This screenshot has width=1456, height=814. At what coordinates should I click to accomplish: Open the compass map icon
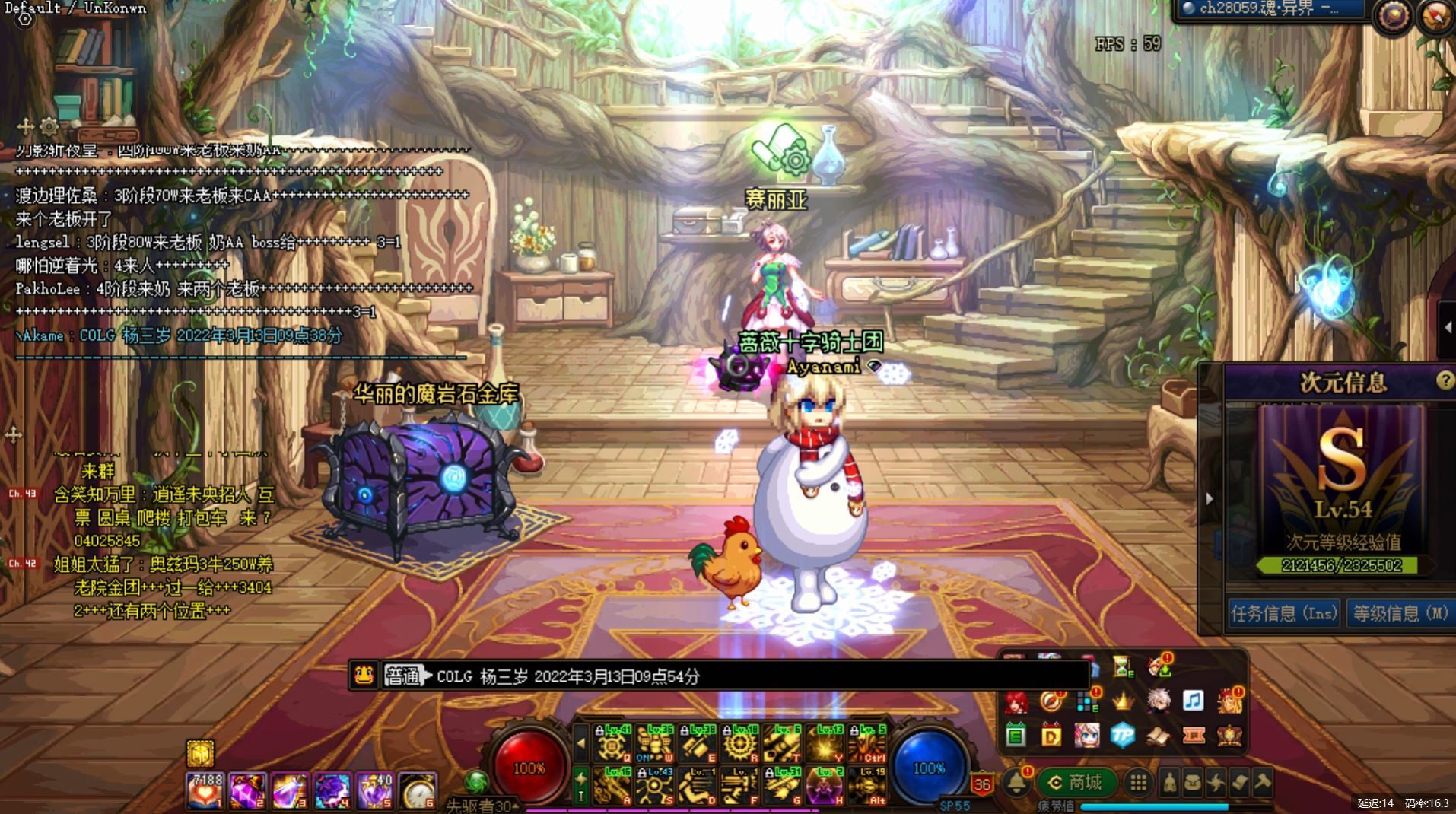[x=1435, y=16]
